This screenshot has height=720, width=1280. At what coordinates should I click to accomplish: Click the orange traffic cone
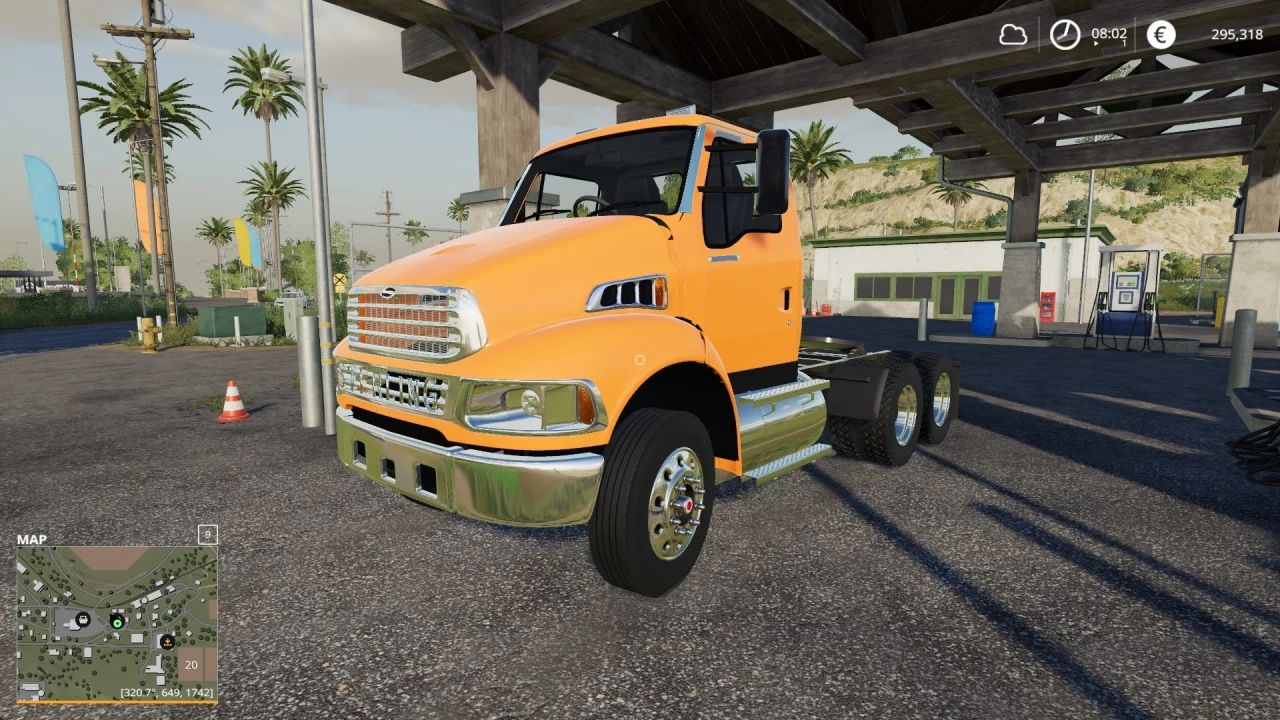(234, 402)
